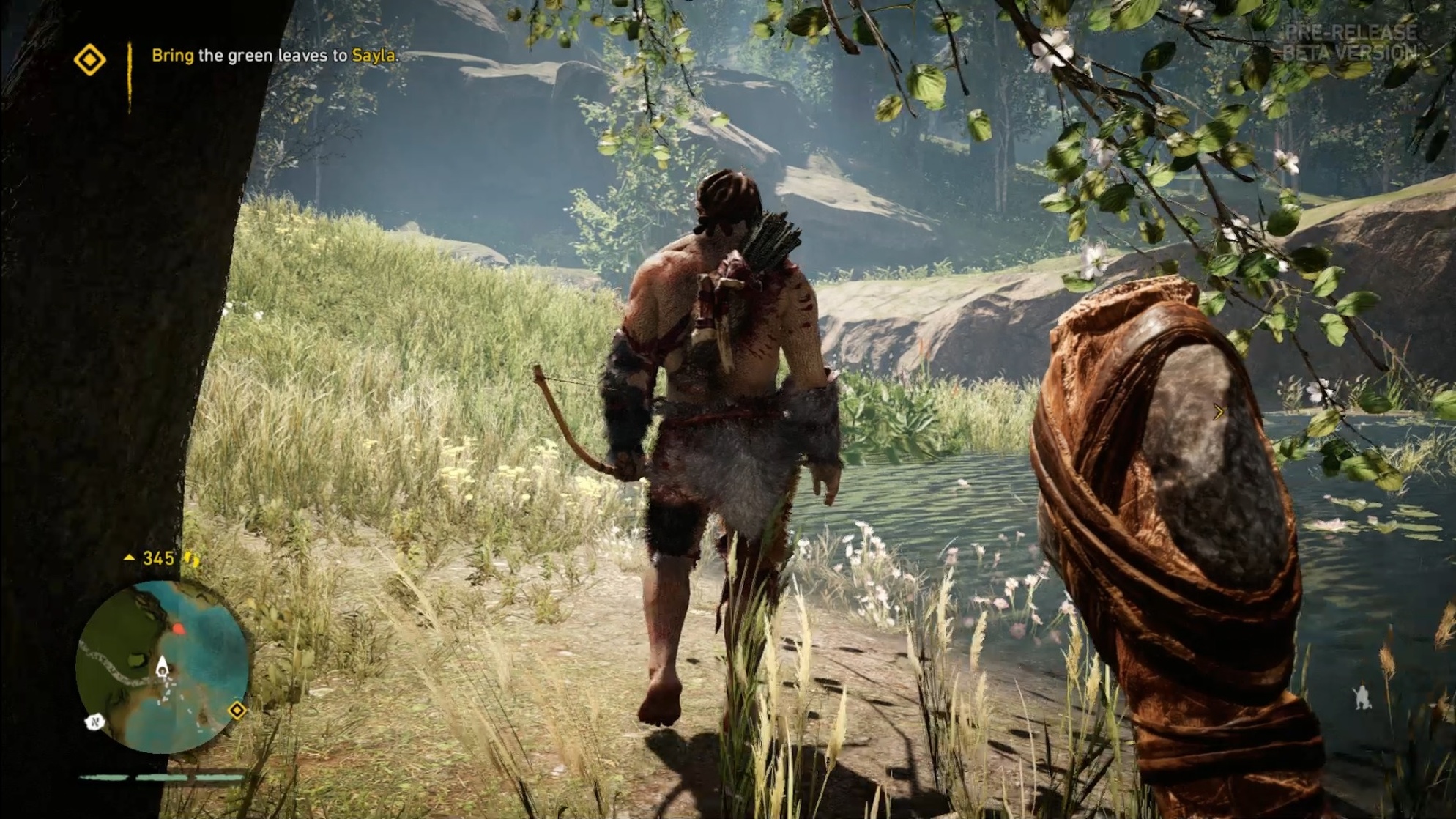Select the yellow quest diamond marker on the minimap

coord(237,709)
